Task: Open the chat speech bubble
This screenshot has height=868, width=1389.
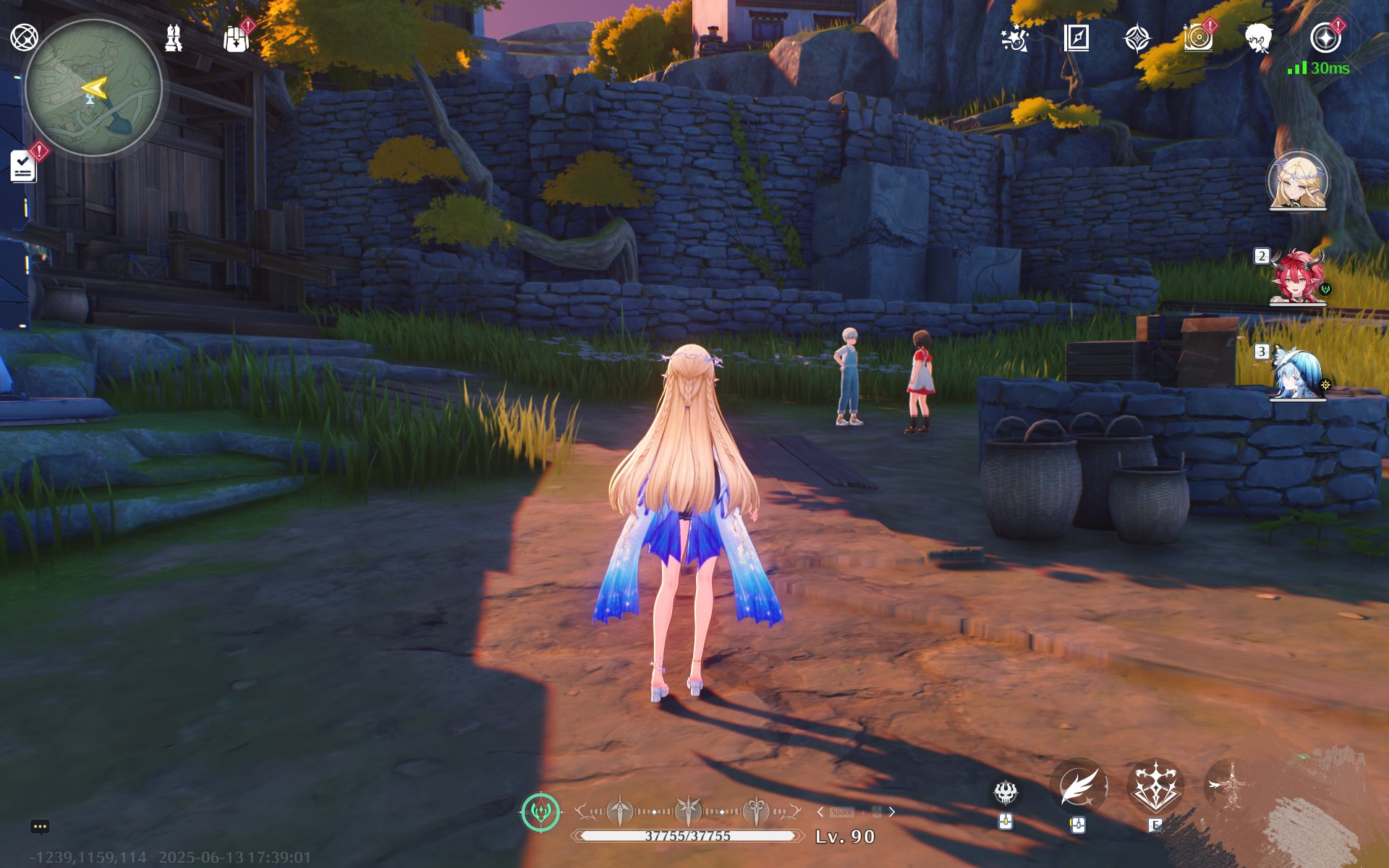Action: [x=40, y=826]
